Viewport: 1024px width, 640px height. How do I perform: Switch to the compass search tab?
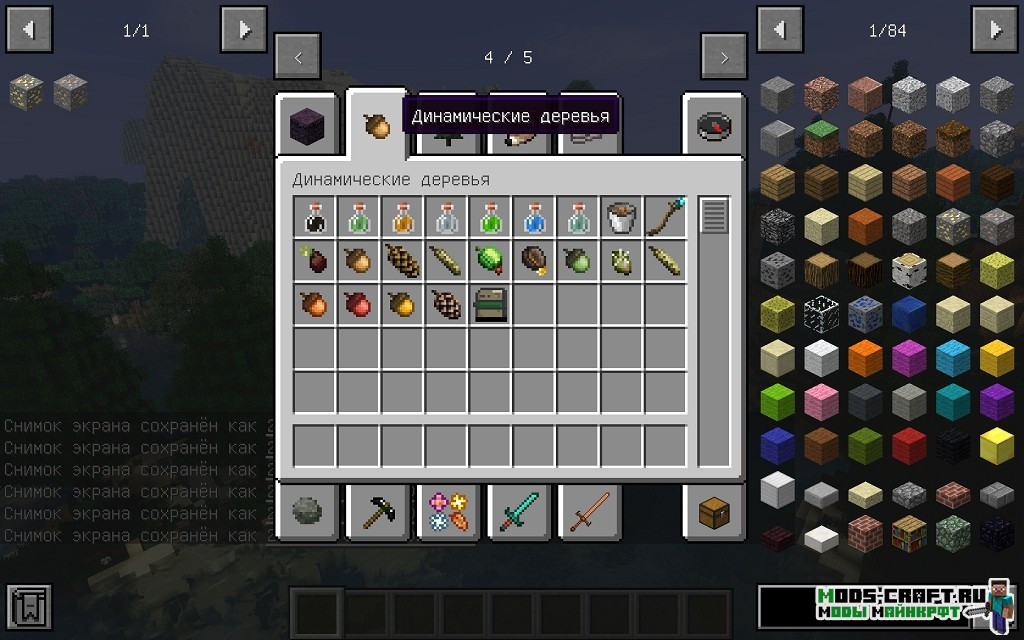click(x=713, y=125)
